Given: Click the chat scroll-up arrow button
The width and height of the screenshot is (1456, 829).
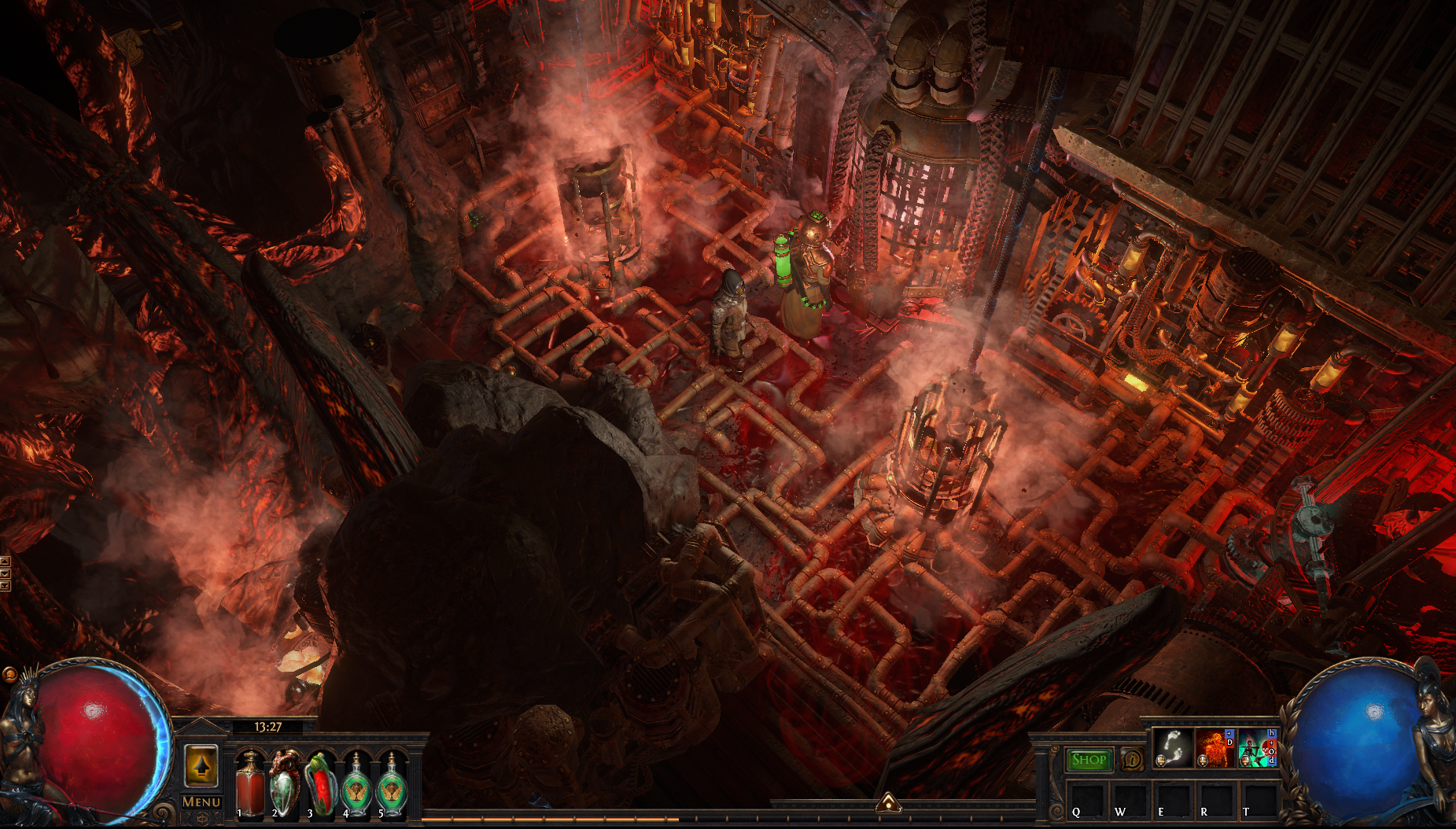Looking at the screenshot, I should (5, 562).
